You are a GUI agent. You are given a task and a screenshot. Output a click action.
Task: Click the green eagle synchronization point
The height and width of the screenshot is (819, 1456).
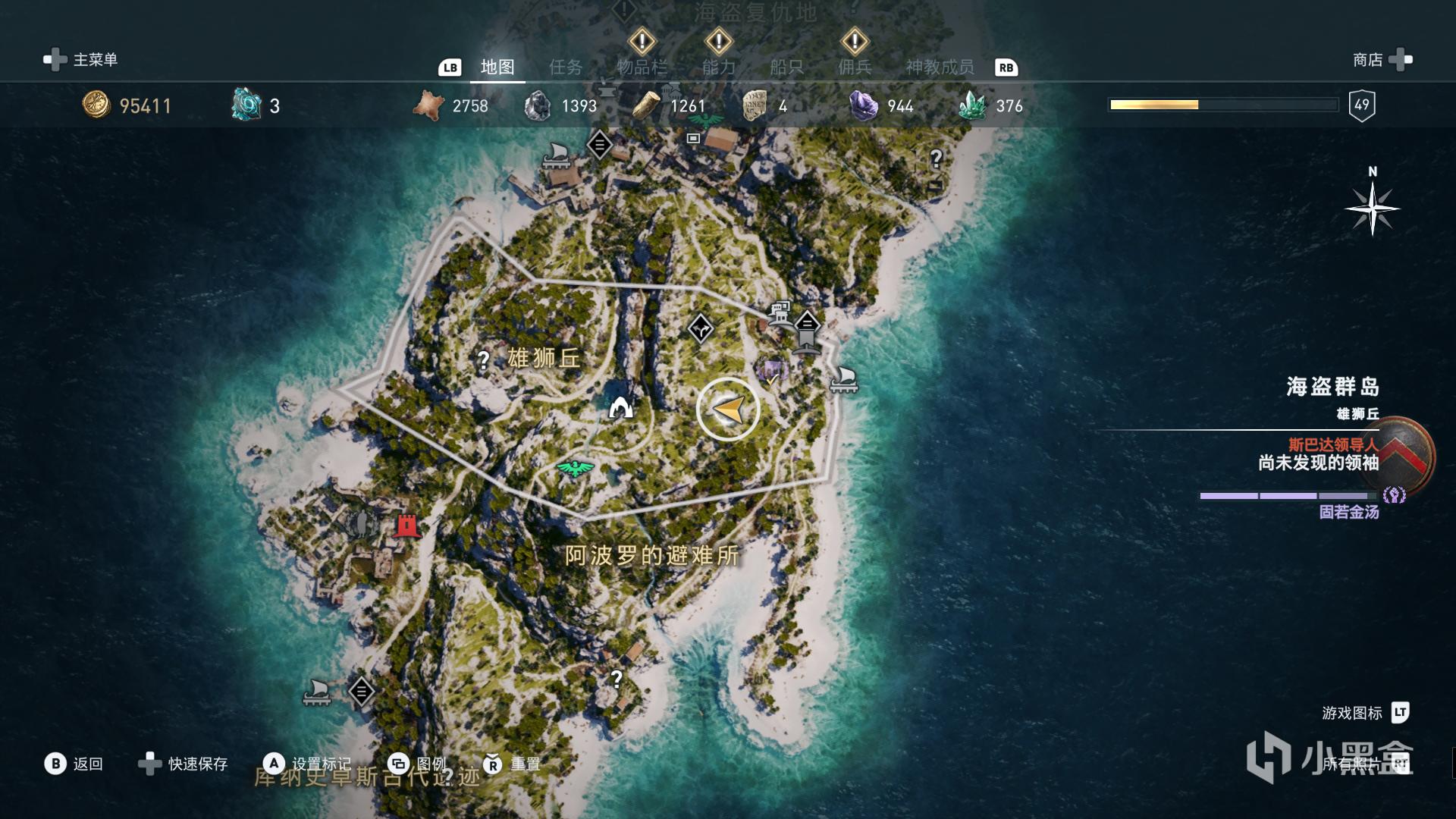coord(575,468)
